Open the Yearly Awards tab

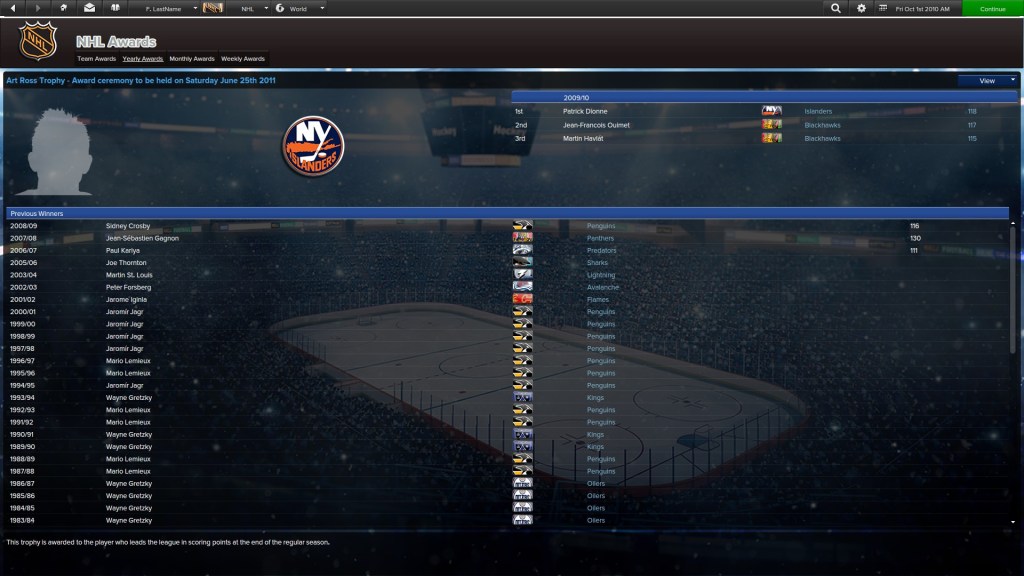143,59
